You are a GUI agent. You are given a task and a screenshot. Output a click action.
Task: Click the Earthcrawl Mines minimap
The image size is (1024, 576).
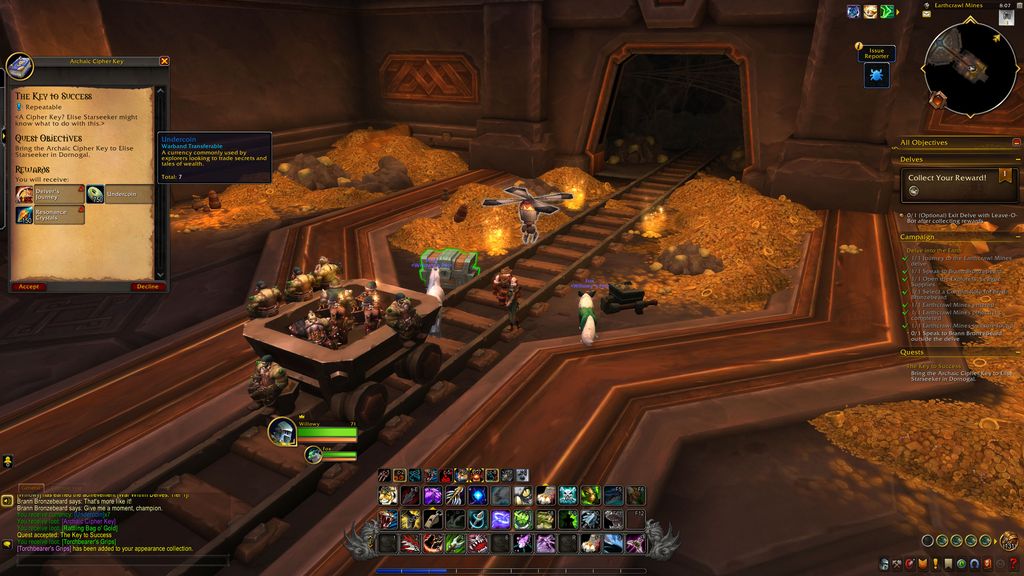pos(969,66)
